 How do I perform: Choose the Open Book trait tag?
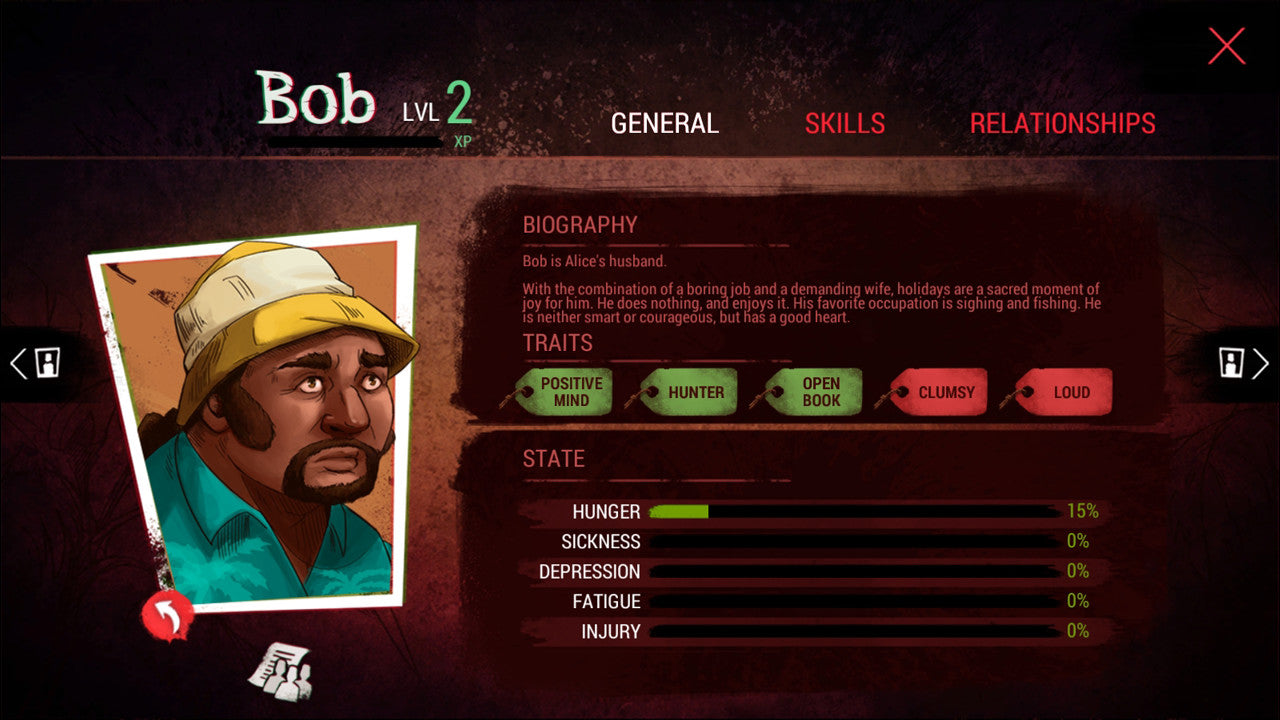817,392
